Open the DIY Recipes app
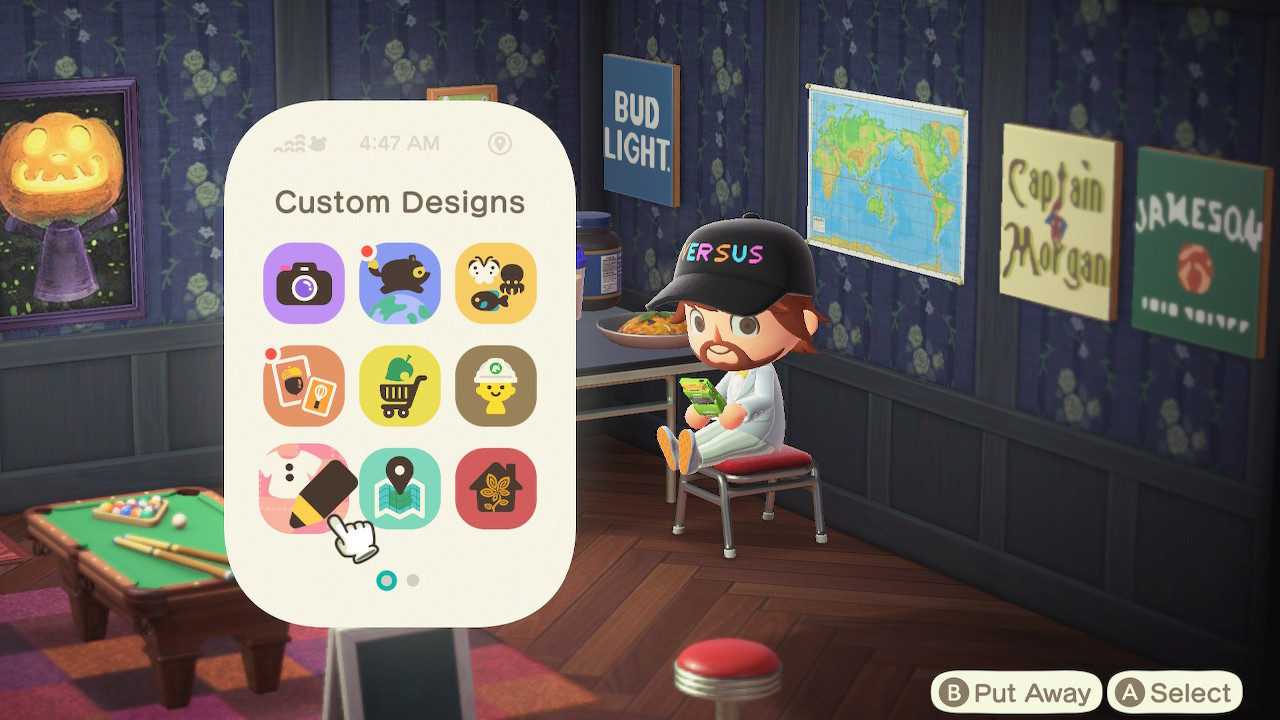The height and width of the screenshot is (720, 1280). coord(303,386)
